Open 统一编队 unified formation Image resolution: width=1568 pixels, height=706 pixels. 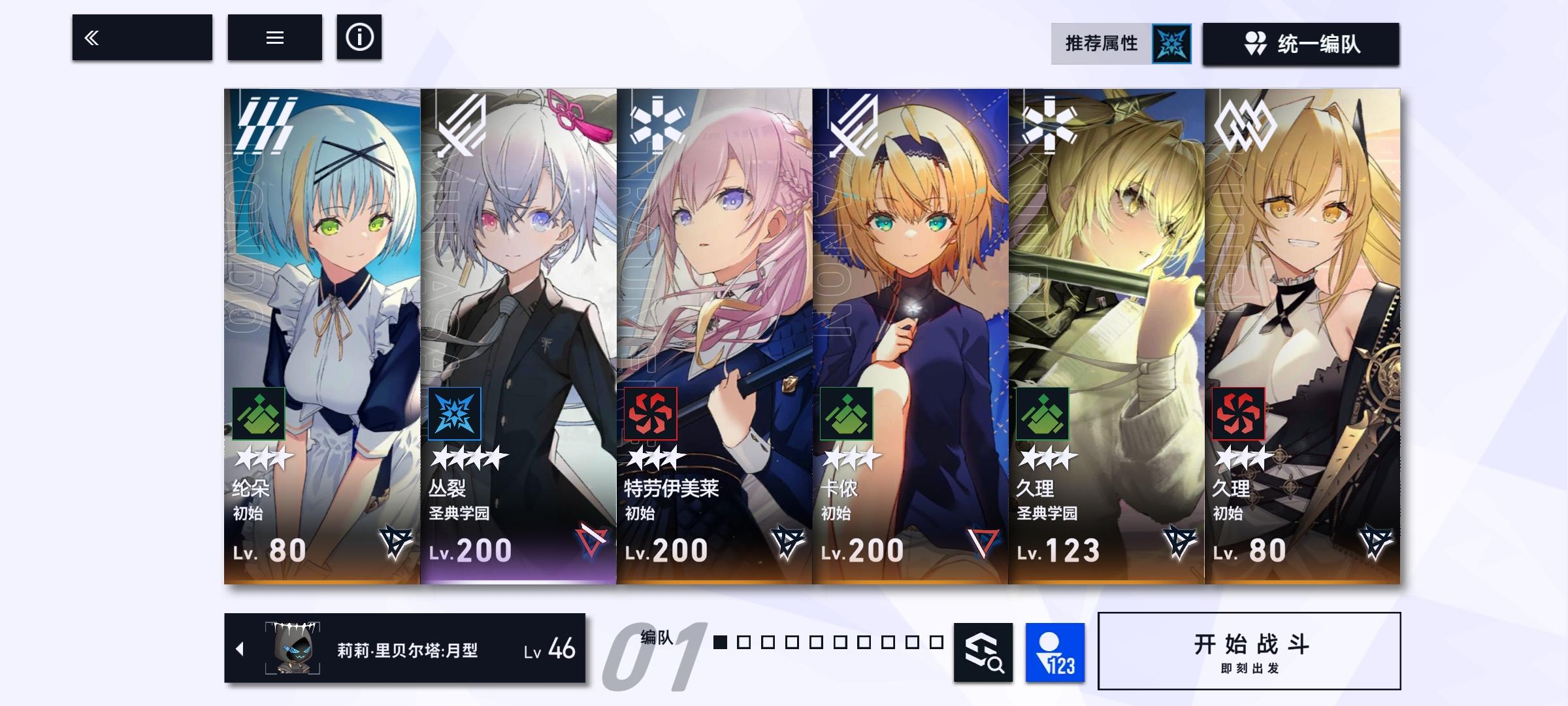[1303, 44]
